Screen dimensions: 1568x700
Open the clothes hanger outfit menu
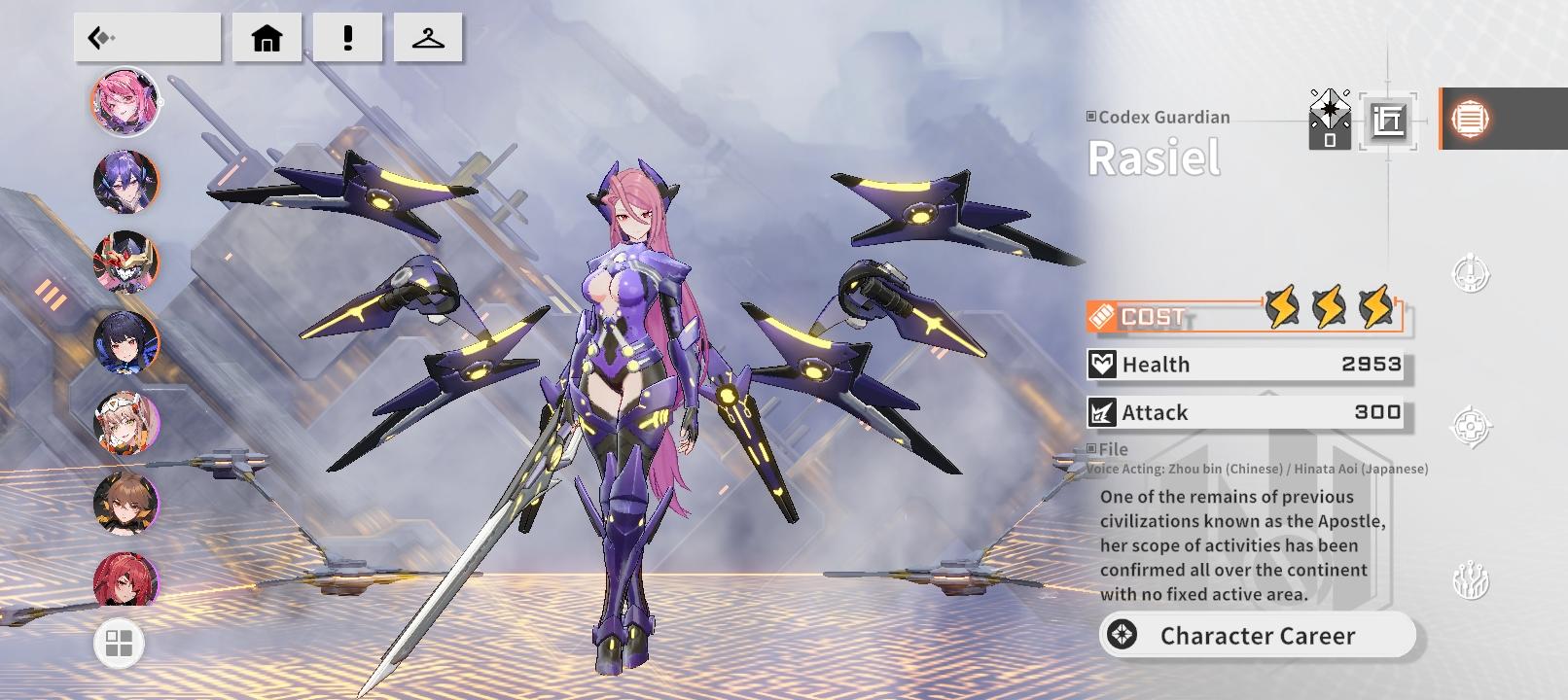pyautogui.click(x=428, y=38)
